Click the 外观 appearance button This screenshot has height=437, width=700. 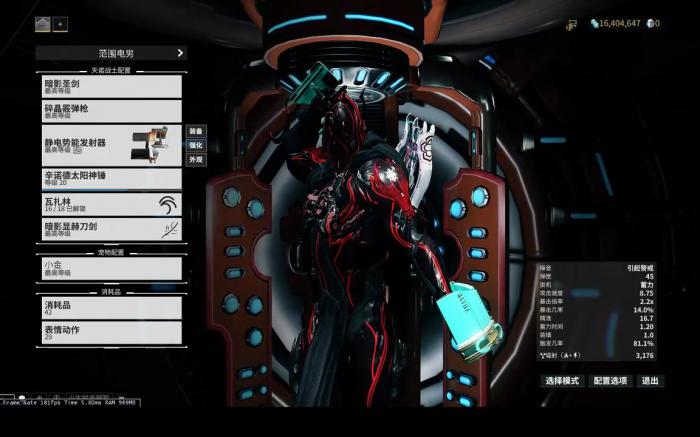tap(196, 159)
